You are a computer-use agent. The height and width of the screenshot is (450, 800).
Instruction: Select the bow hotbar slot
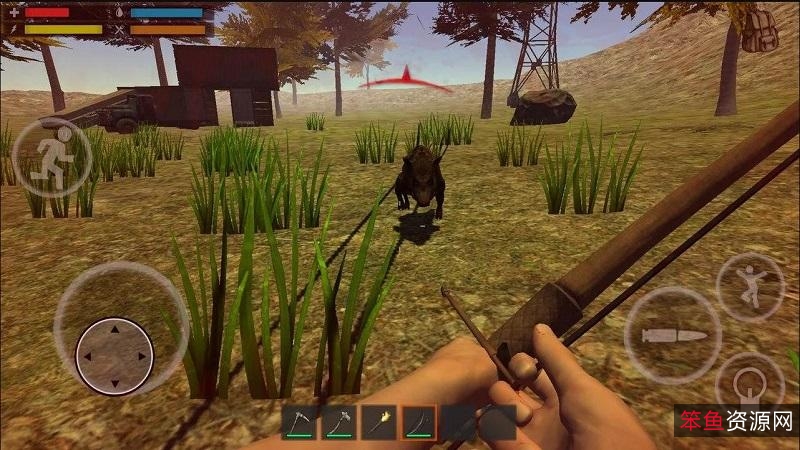point(419,423)
